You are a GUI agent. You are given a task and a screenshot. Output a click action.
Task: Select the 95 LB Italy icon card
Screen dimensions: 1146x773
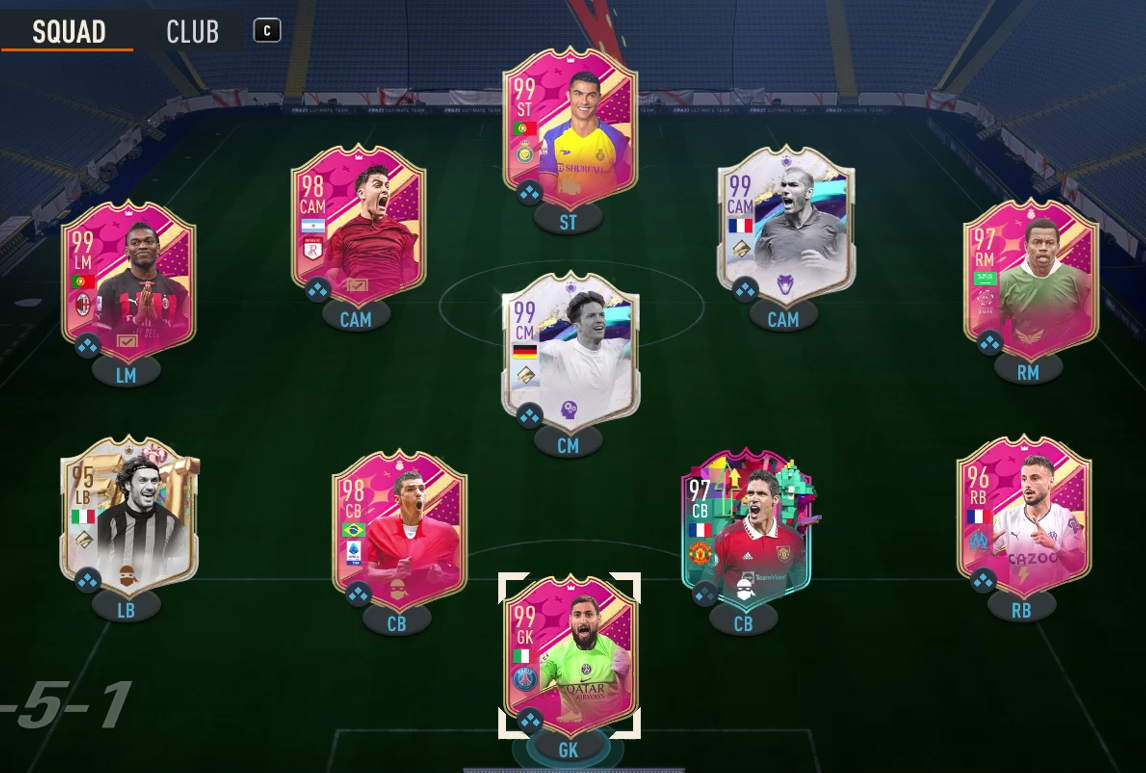[128, 517]
